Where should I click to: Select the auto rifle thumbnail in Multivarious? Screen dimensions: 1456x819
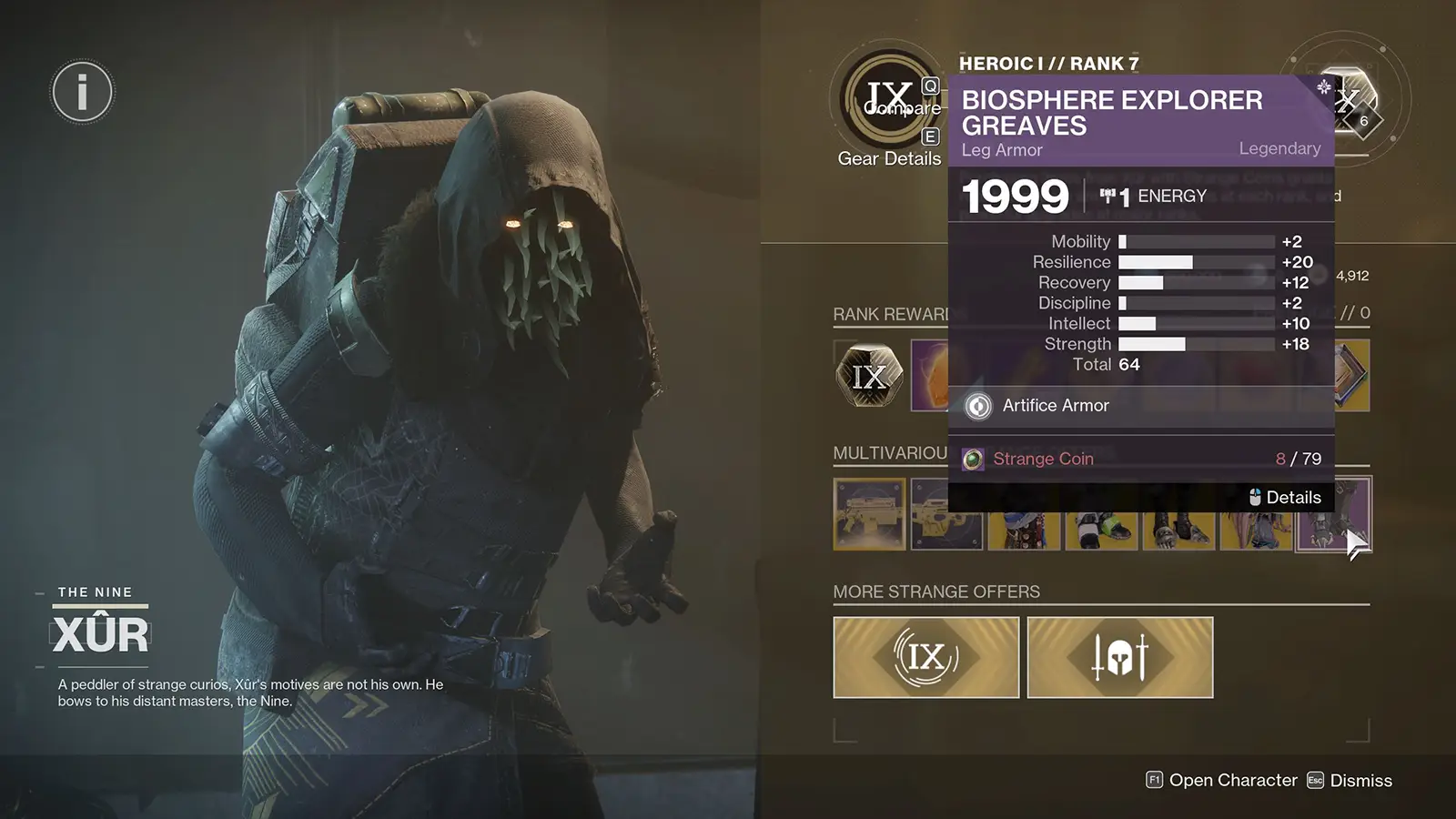pyautogui.click(x=867, y=514)
